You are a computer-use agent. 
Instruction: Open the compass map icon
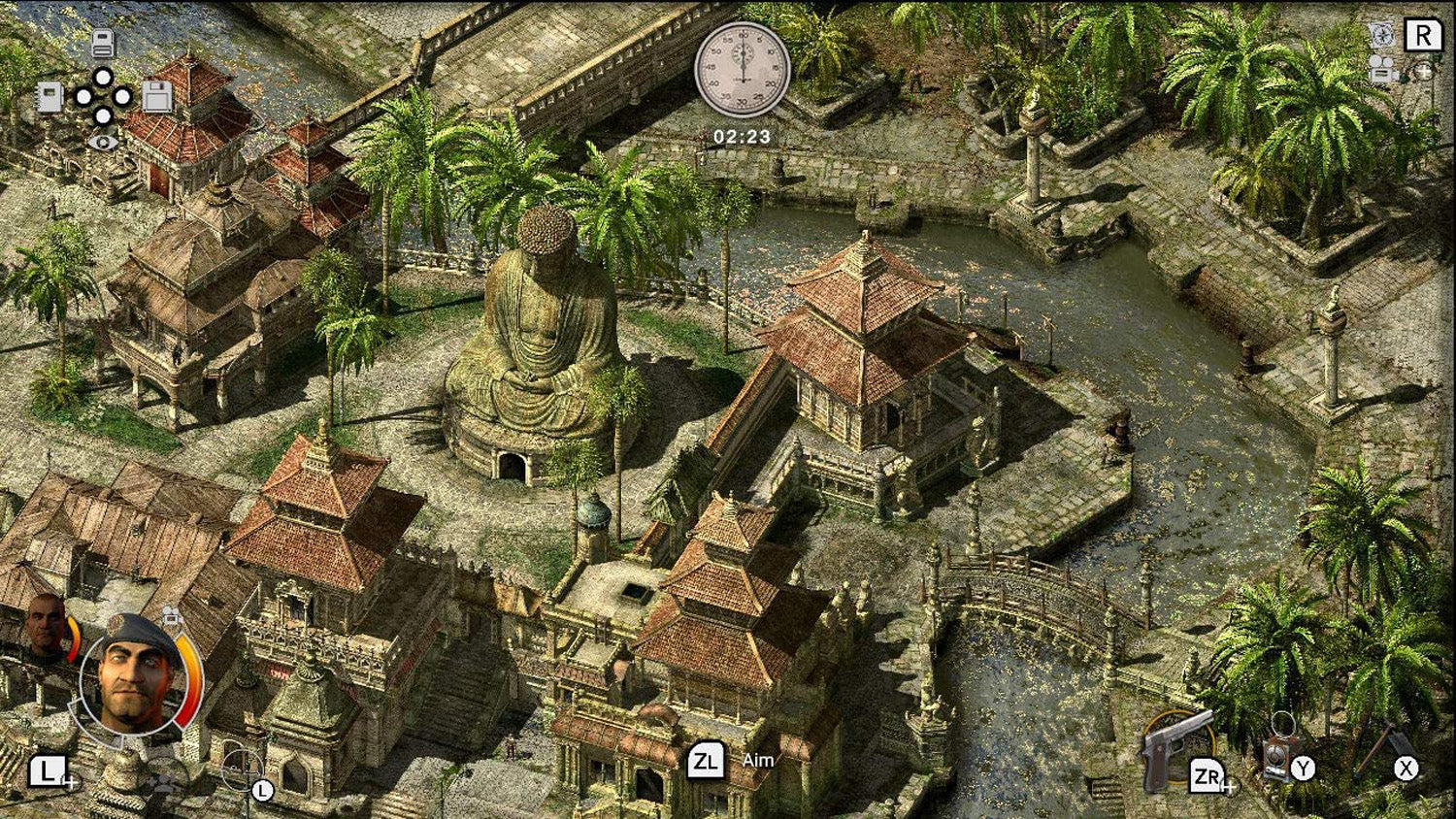[x=1383, y=35]
